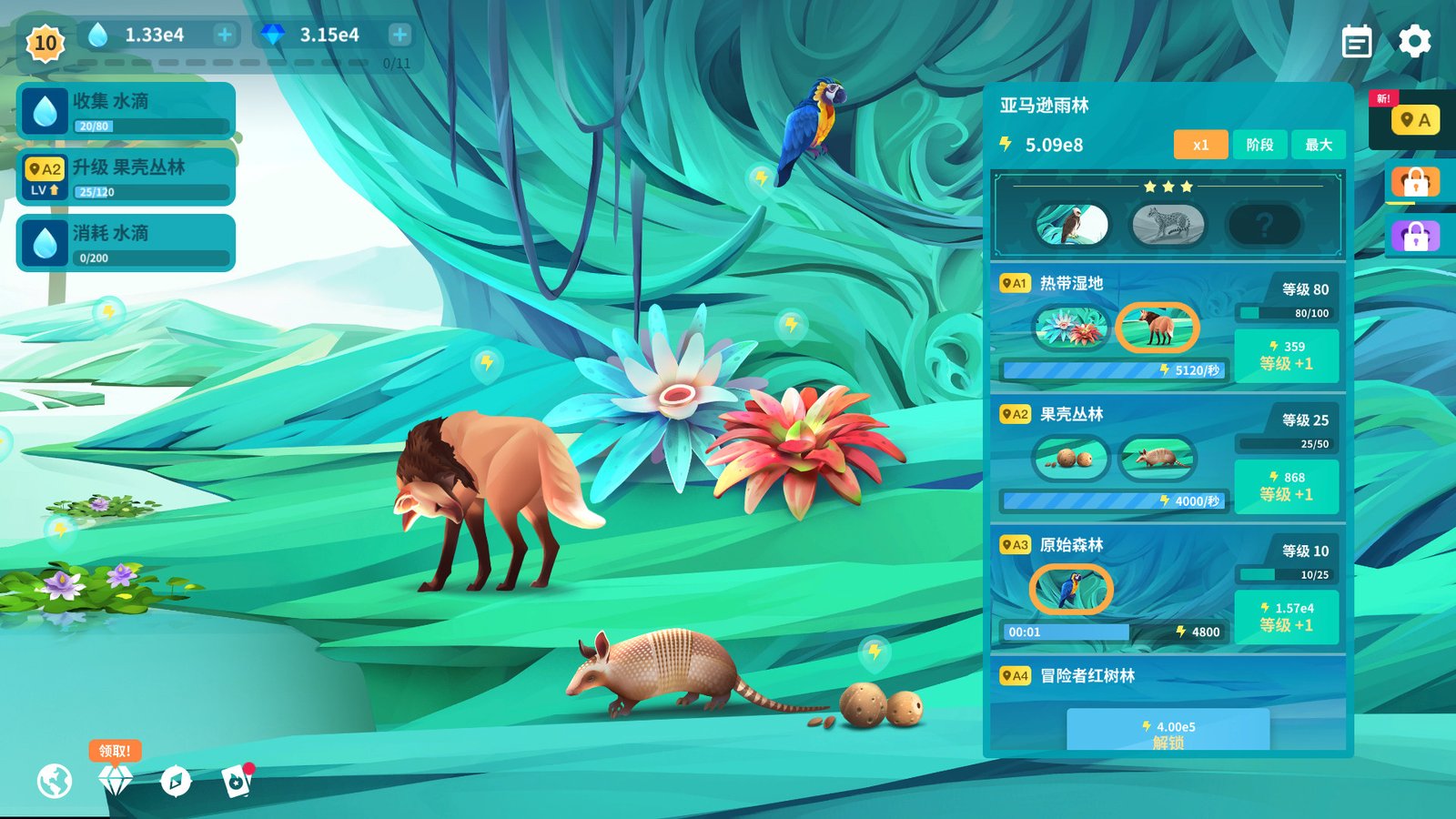
Task: Select the macaw thumbnail in 原始森林
Action: point(1071,589)
